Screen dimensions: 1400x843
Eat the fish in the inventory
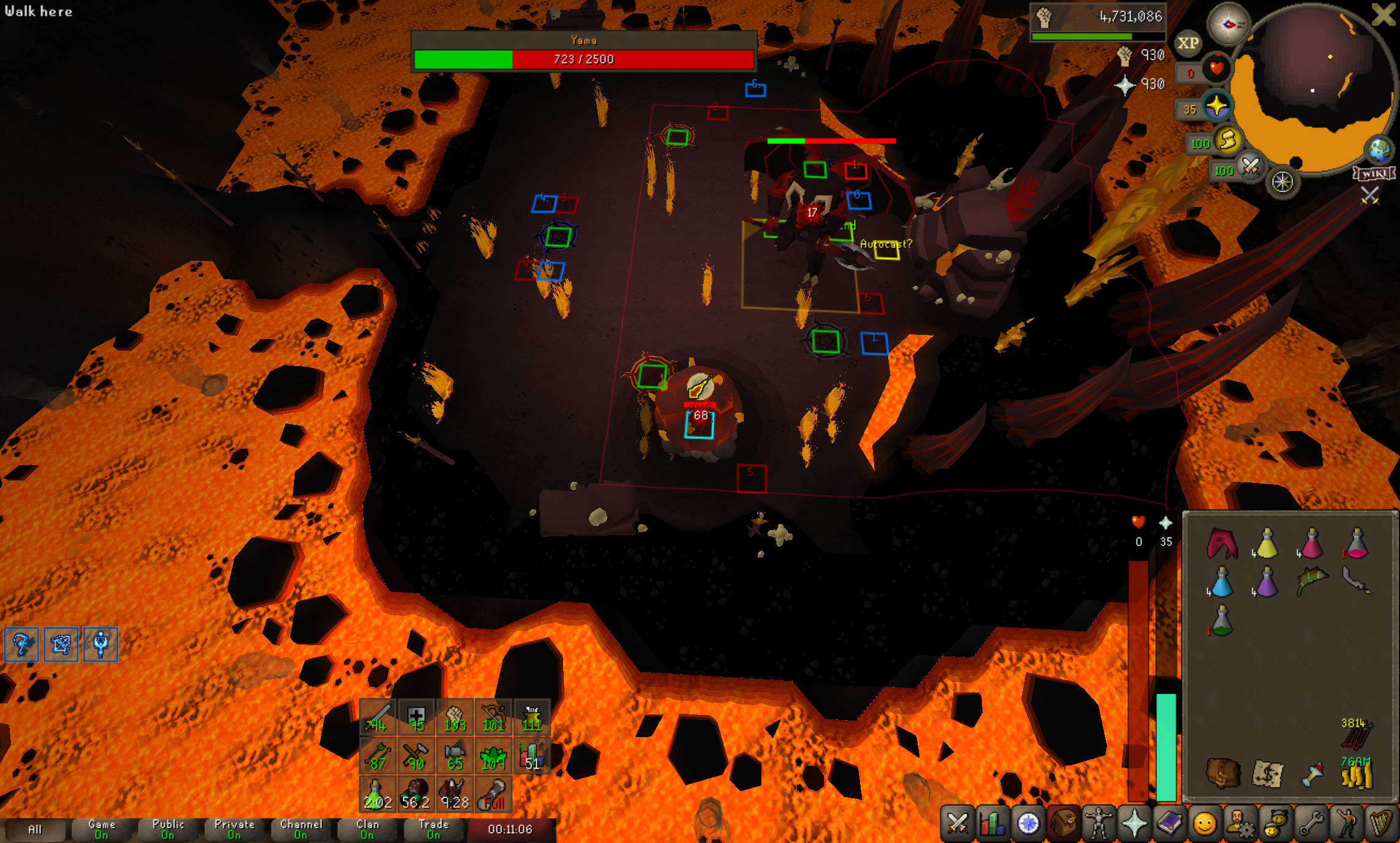pyautogui.click(x=1311, y=580)
